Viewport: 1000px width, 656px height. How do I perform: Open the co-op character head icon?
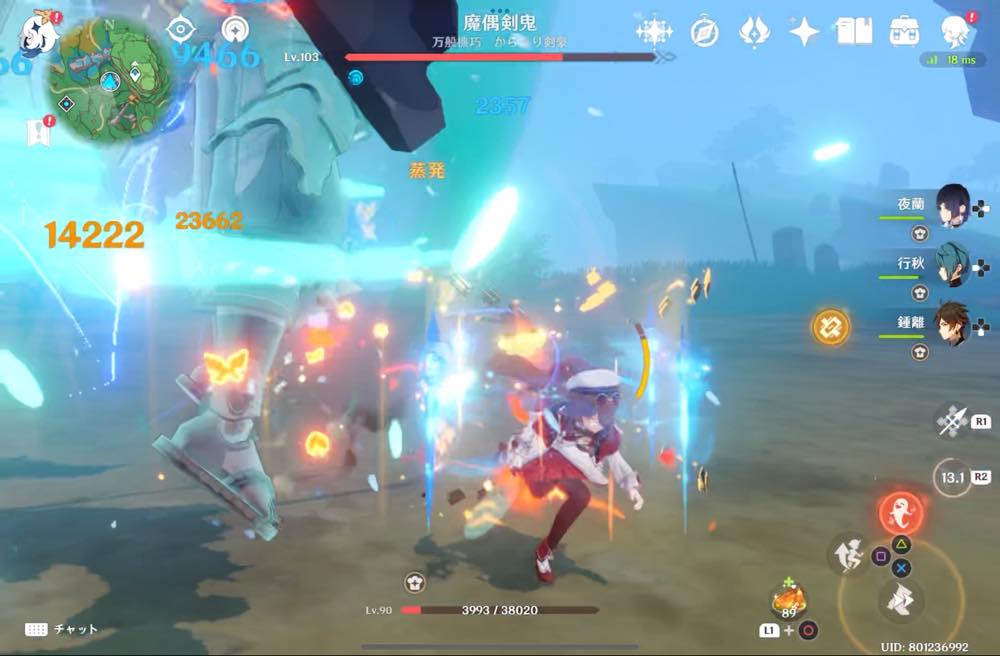coord(953,30)
